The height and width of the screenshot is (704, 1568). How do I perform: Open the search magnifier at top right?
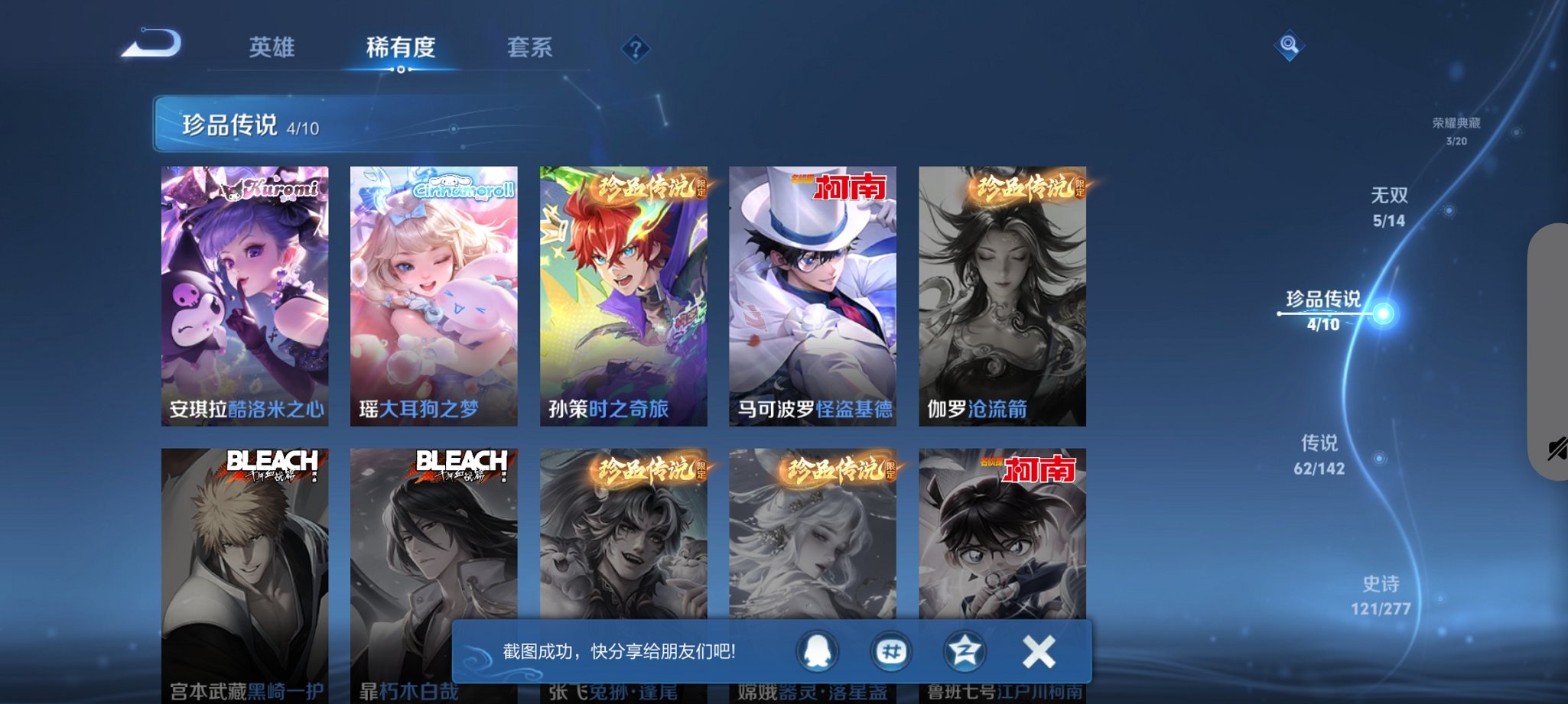tap(1288, 46)
